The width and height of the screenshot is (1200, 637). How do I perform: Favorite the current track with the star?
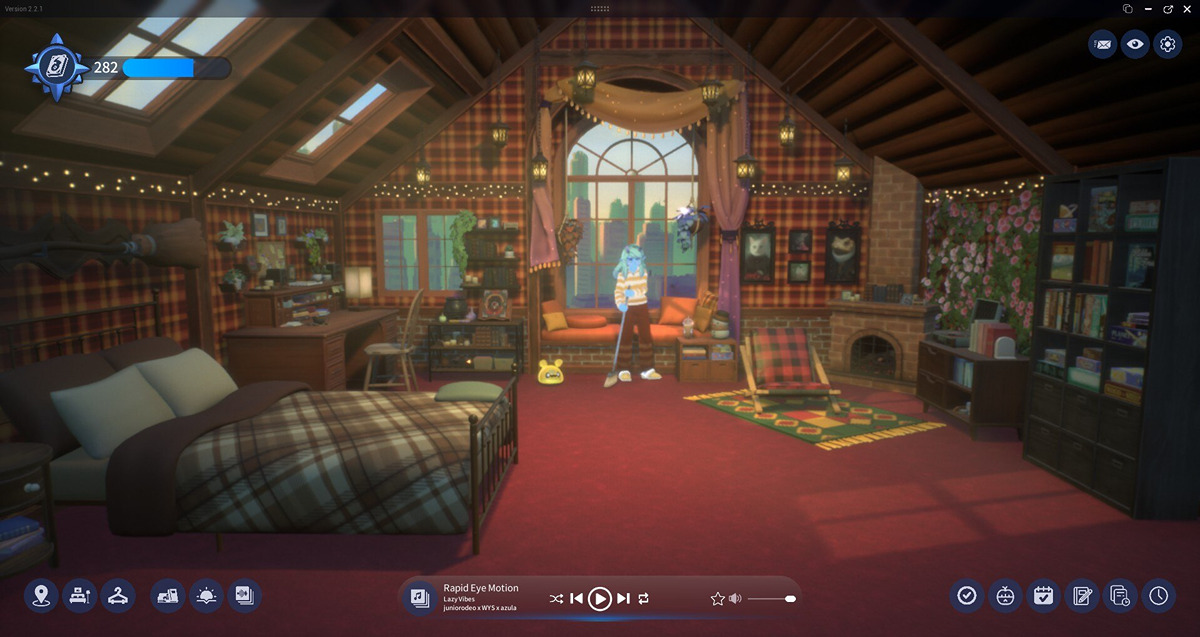[717, 598]
